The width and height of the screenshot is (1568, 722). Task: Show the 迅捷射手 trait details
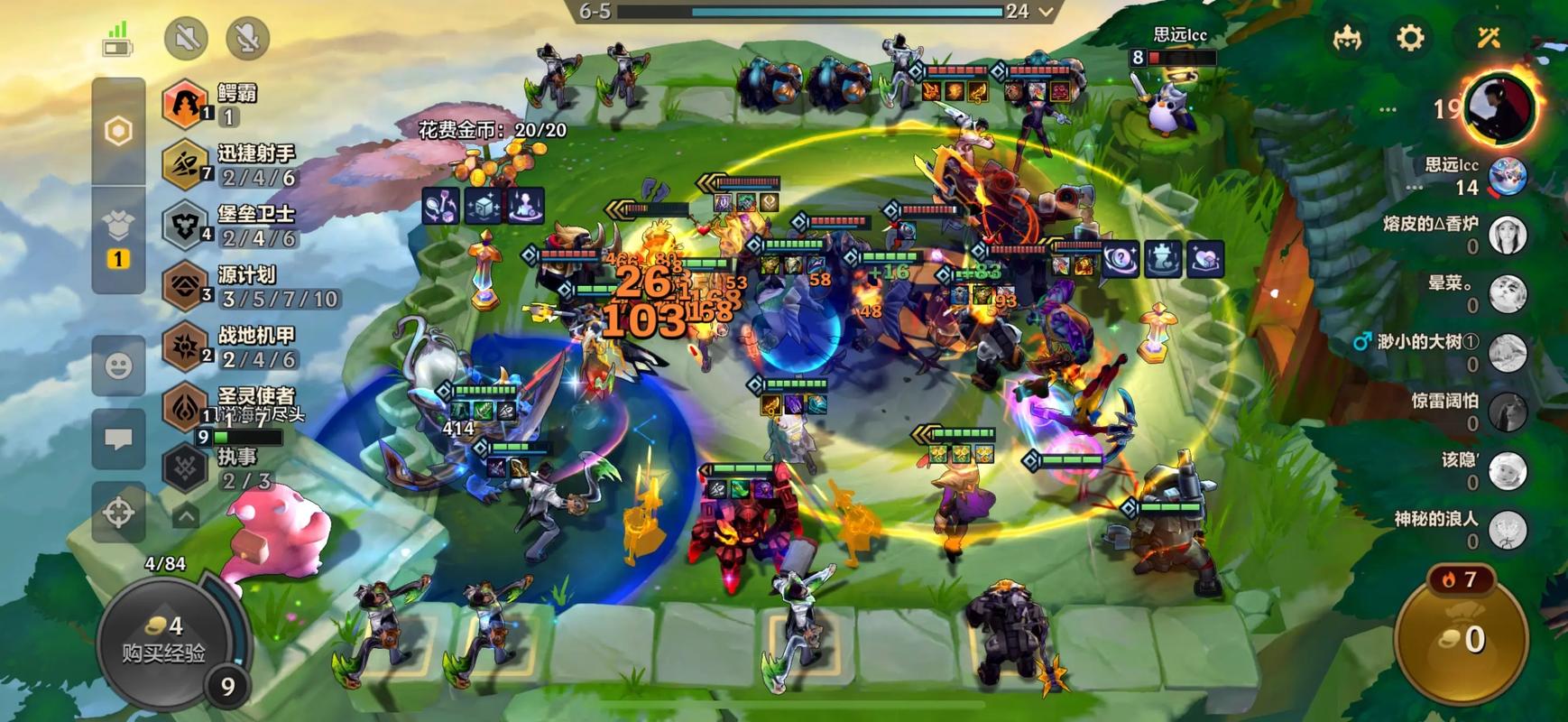185,164
